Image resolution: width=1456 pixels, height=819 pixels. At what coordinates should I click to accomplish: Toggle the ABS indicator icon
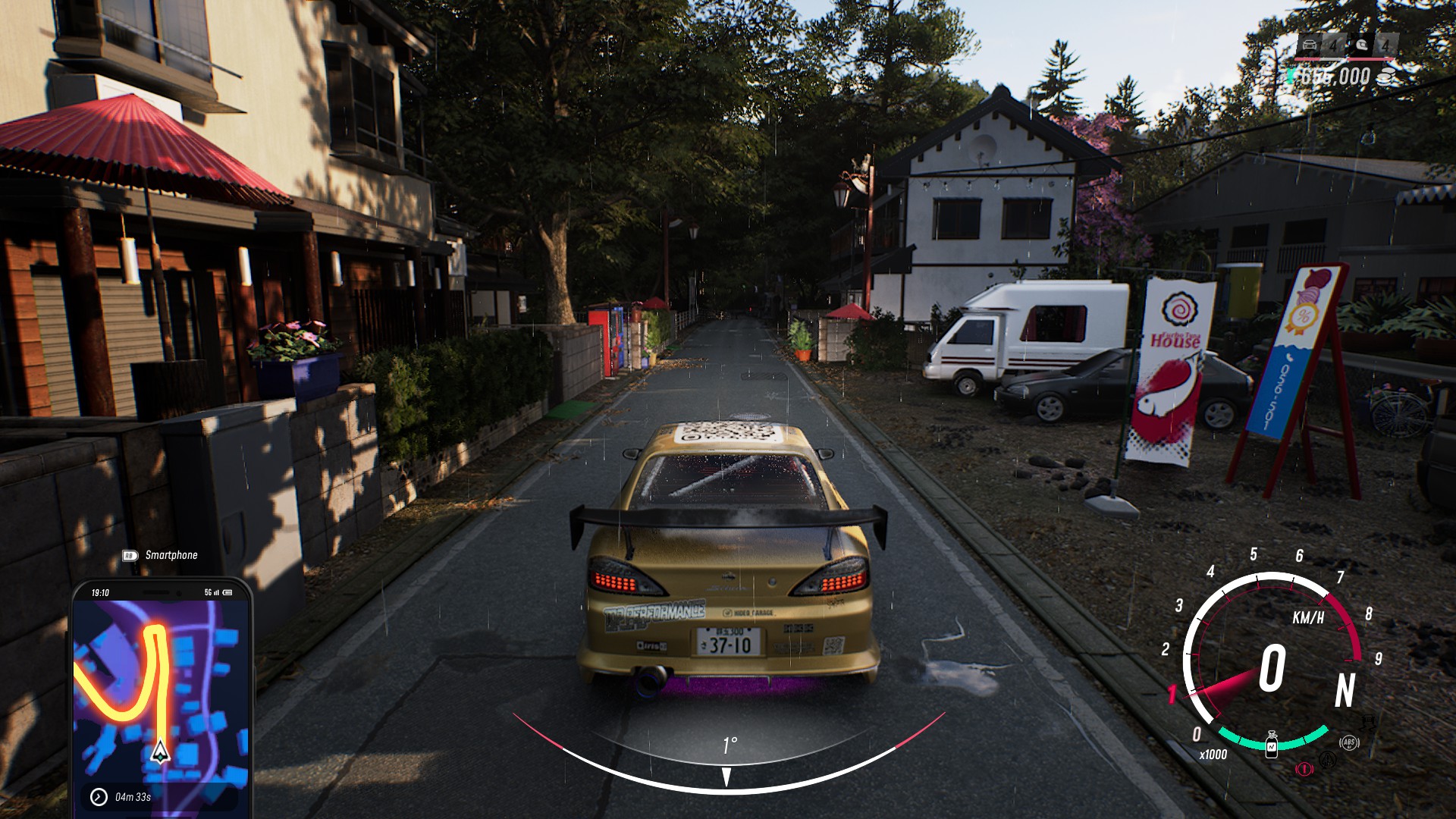(1348, 742)
